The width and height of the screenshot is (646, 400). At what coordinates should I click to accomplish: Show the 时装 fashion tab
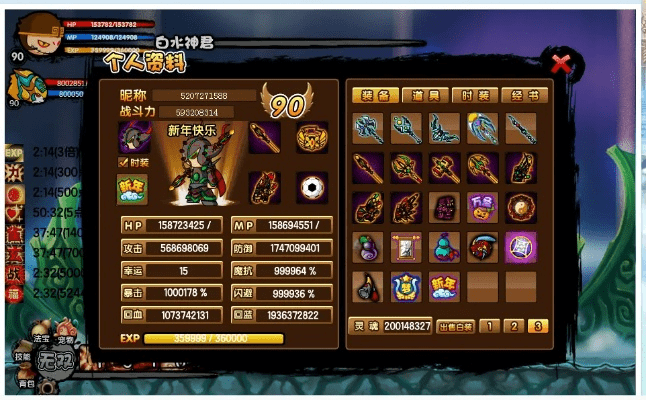[474, 95]
